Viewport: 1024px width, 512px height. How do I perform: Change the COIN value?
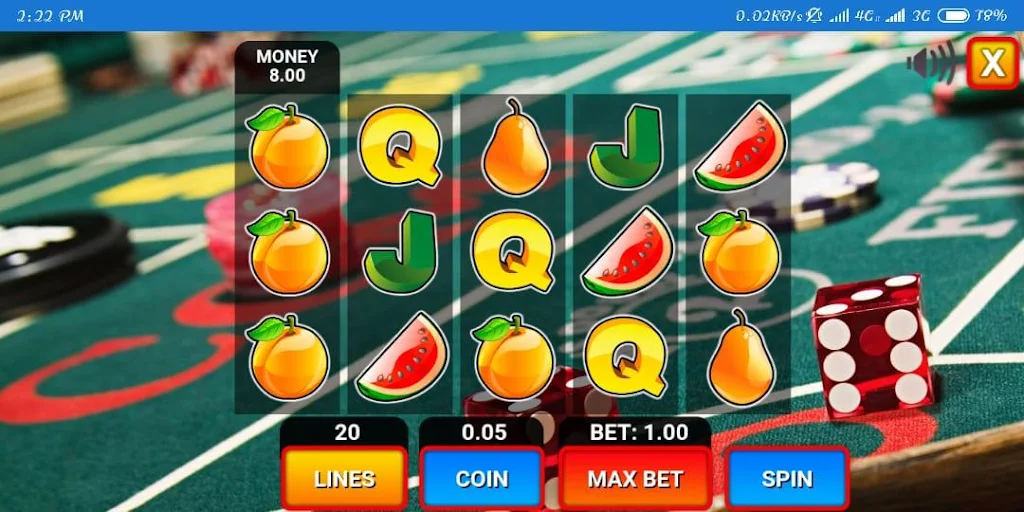pos(482,478)
